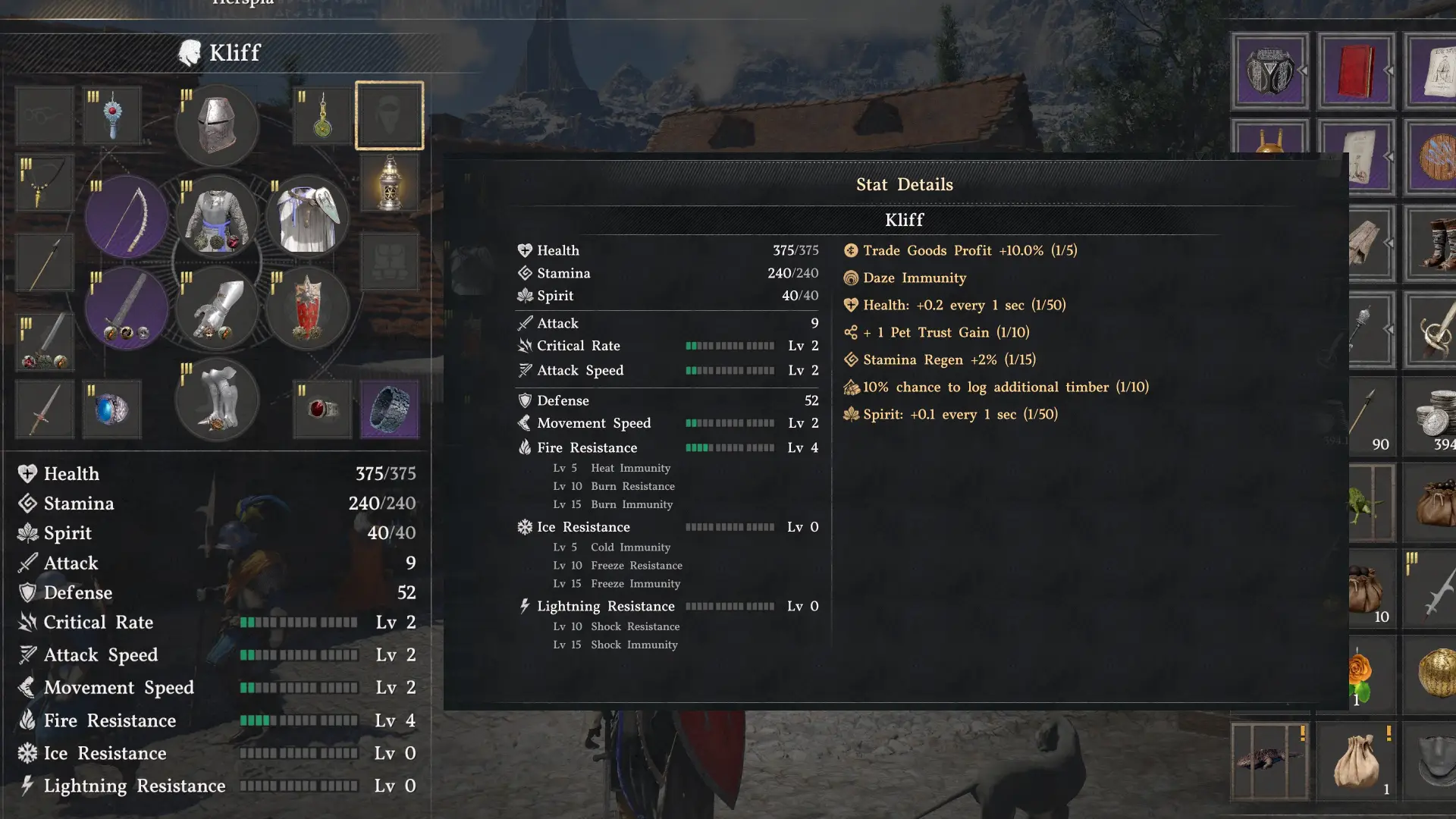Select the blue gem ring slot
1456x819 pixels.
pos(112,409)
